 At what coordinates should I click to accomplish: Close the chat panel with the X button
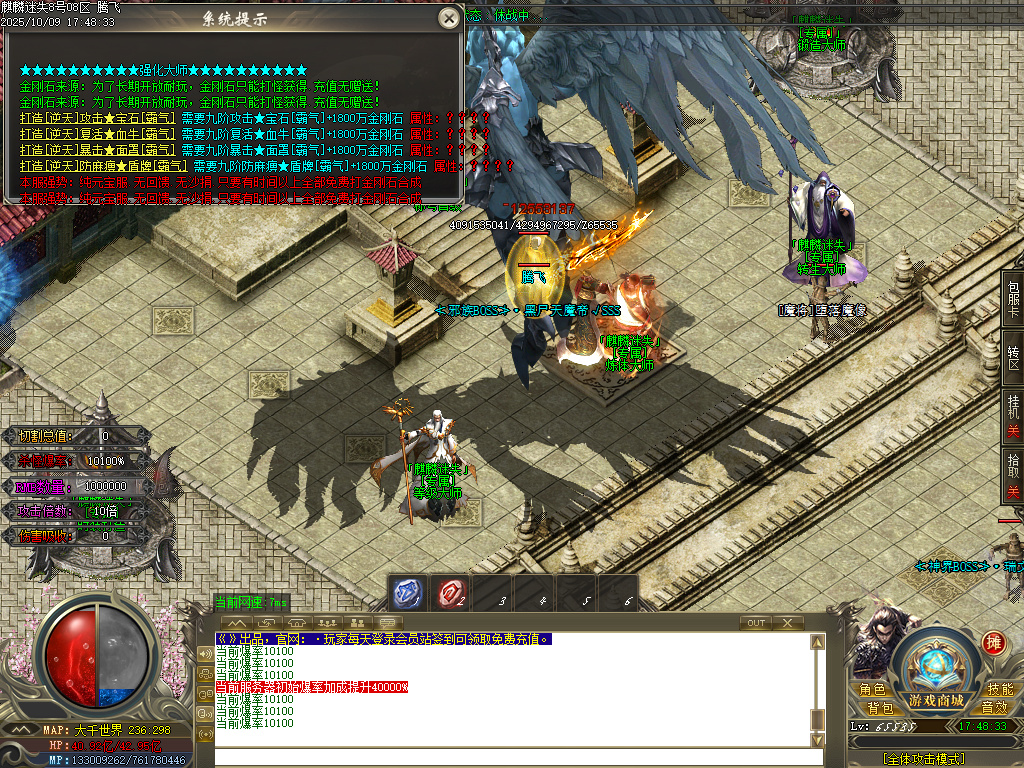(789, 623)
